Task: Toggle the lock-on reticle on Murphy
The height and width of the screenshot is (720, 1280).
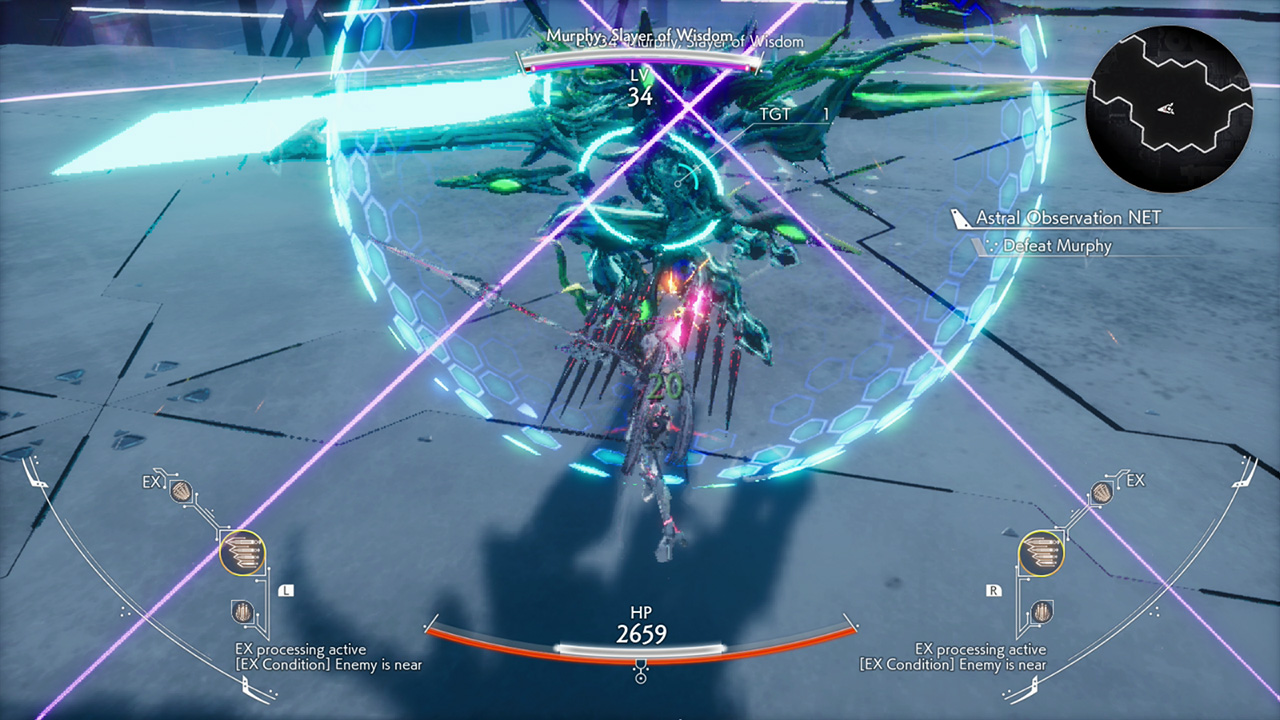Action: pyautogui.click(x=680, y=183)
